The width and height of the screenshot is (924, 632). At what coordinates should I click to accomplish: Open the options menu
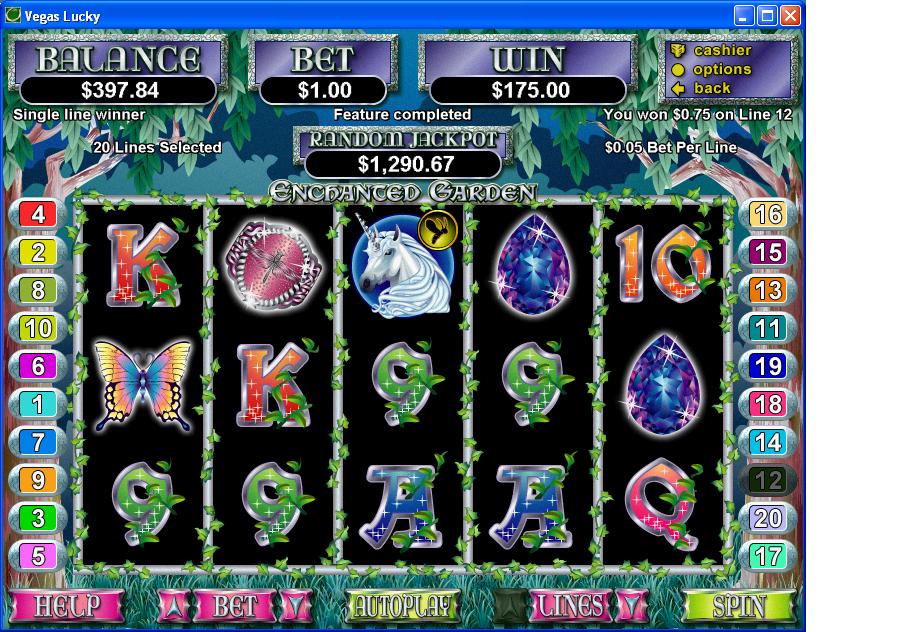(x=722, y=69)
